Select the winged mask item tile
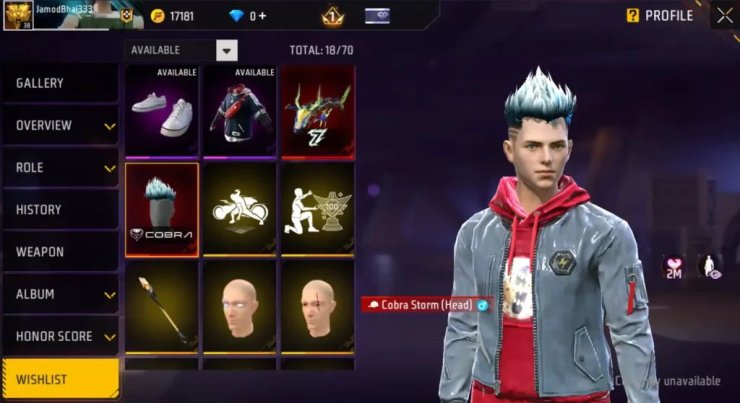The width and height of the screenshot is (740, 403). [317, 111]
